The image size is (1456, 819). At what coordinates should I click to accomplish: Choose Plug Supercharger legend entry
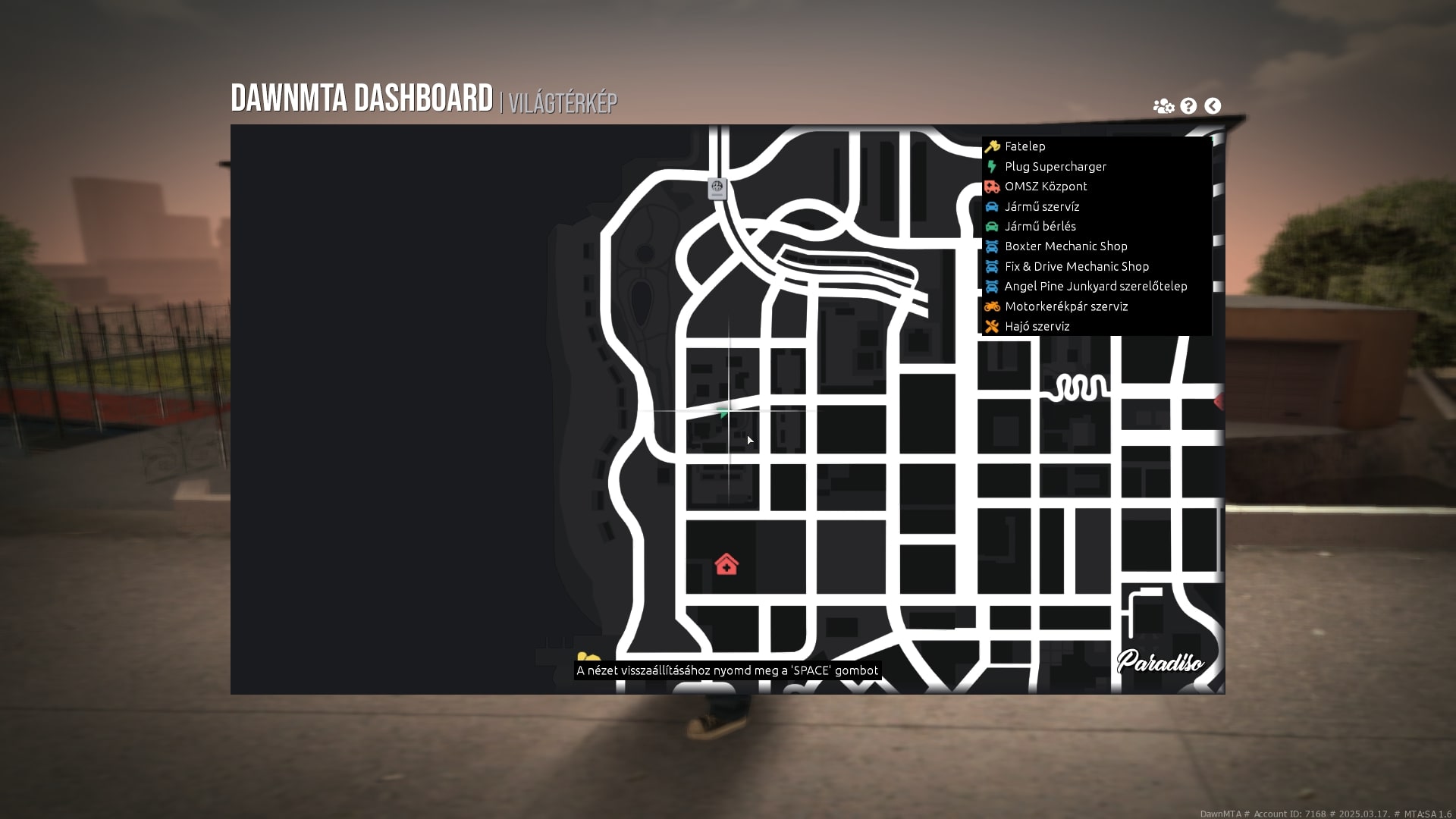(1055, 167)
